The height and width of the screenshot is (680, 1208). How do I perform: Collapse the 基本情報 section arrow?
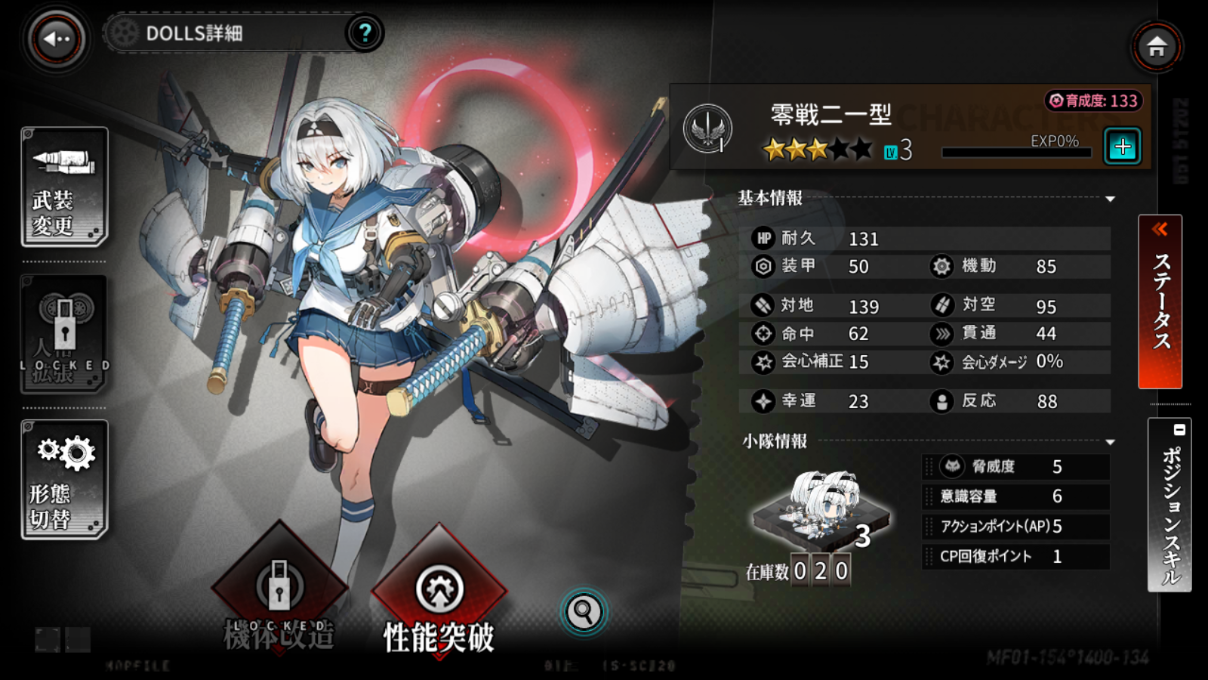(1110, 200)
